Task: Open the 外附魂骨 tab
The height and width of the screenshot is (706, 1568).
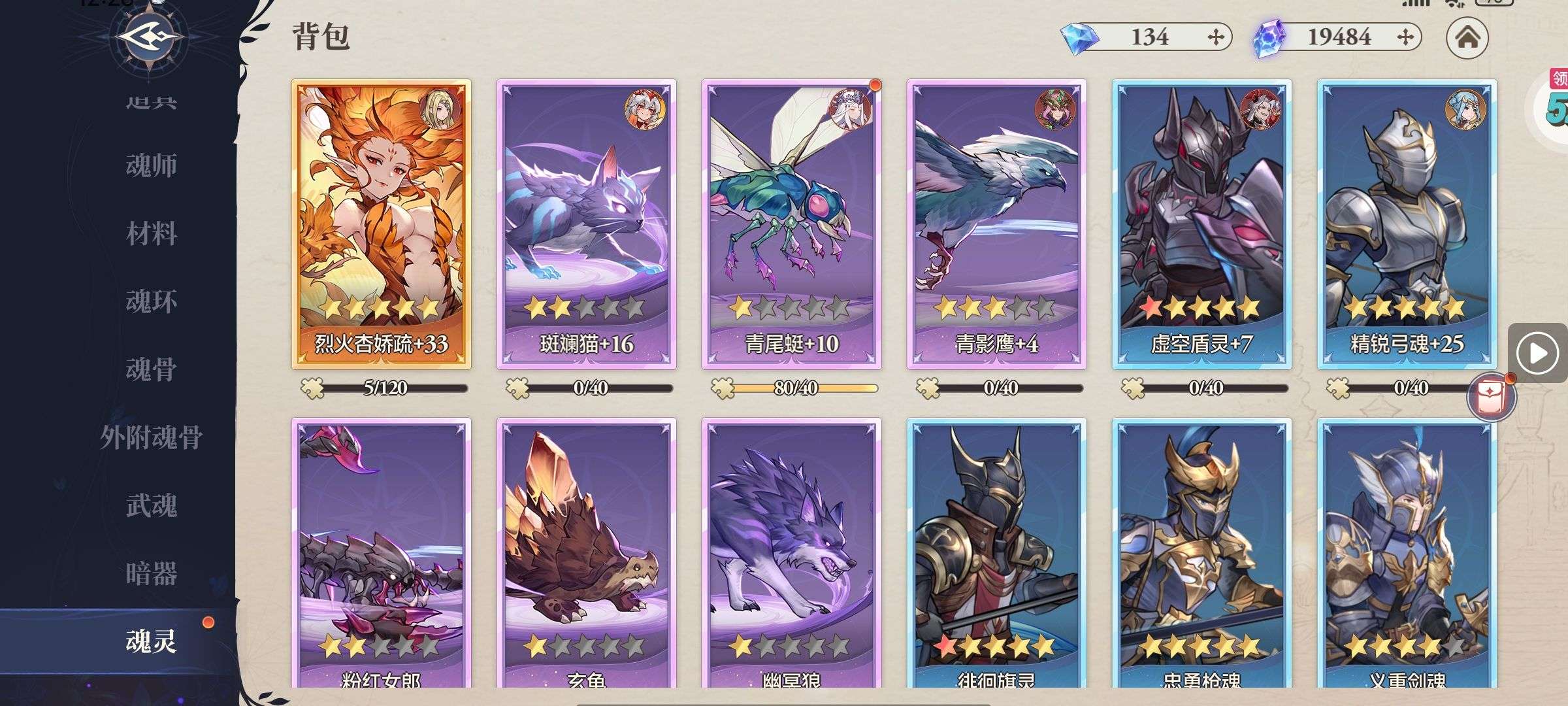Action: pos(151,438)
